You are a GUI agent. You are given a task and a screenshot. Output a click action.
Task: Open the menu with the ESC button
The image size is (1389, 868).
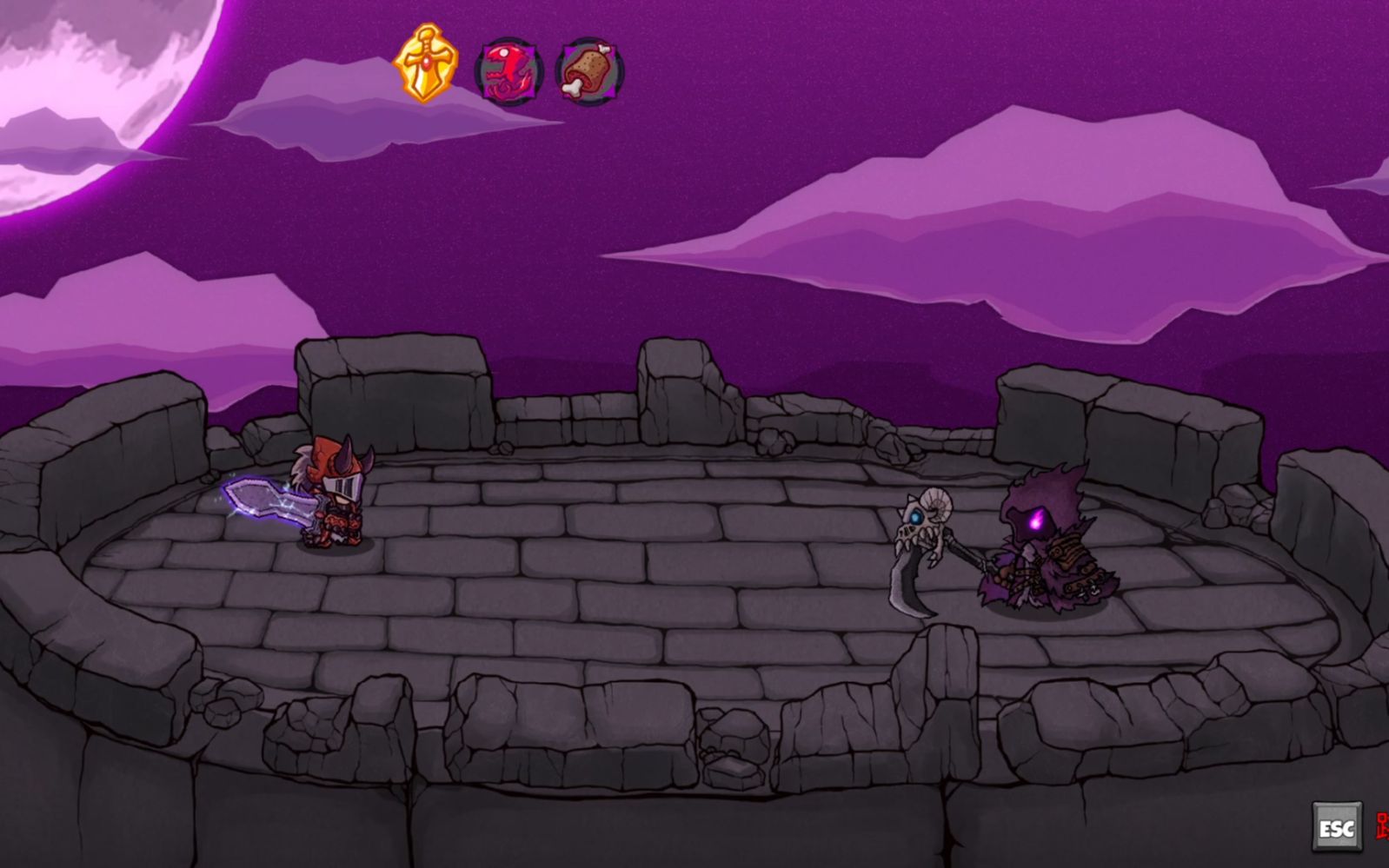[1336, 827]
